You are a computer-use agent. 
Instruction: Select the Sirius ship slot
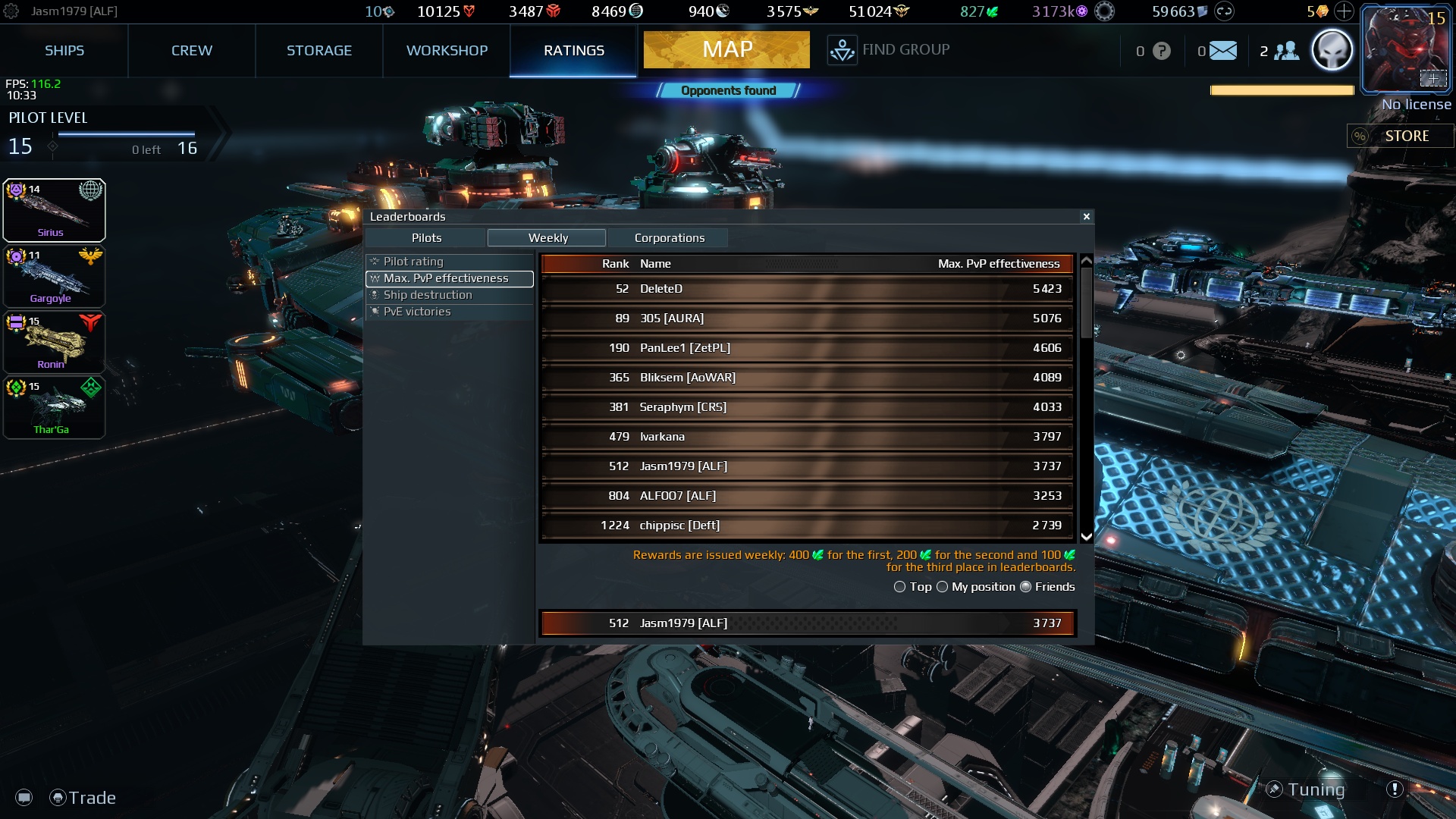coord(54,210)
